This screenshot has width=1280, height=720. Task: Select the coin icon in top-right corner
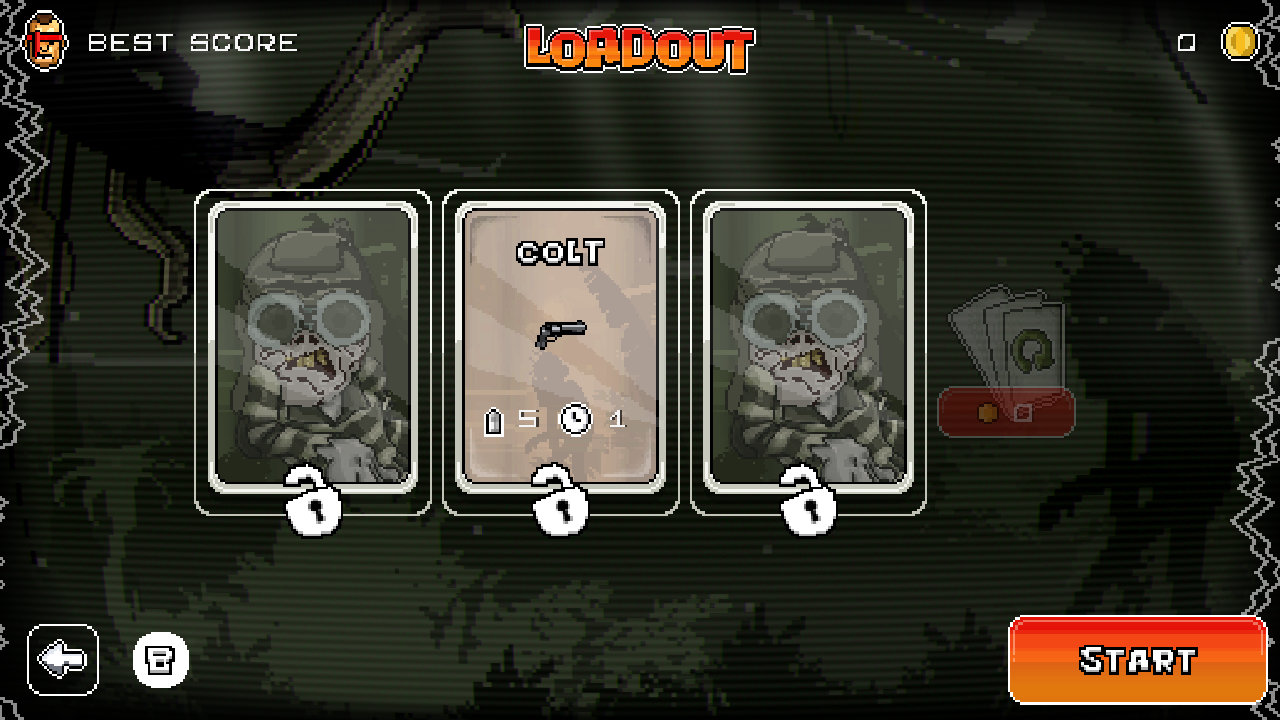tap(1240, 41)
